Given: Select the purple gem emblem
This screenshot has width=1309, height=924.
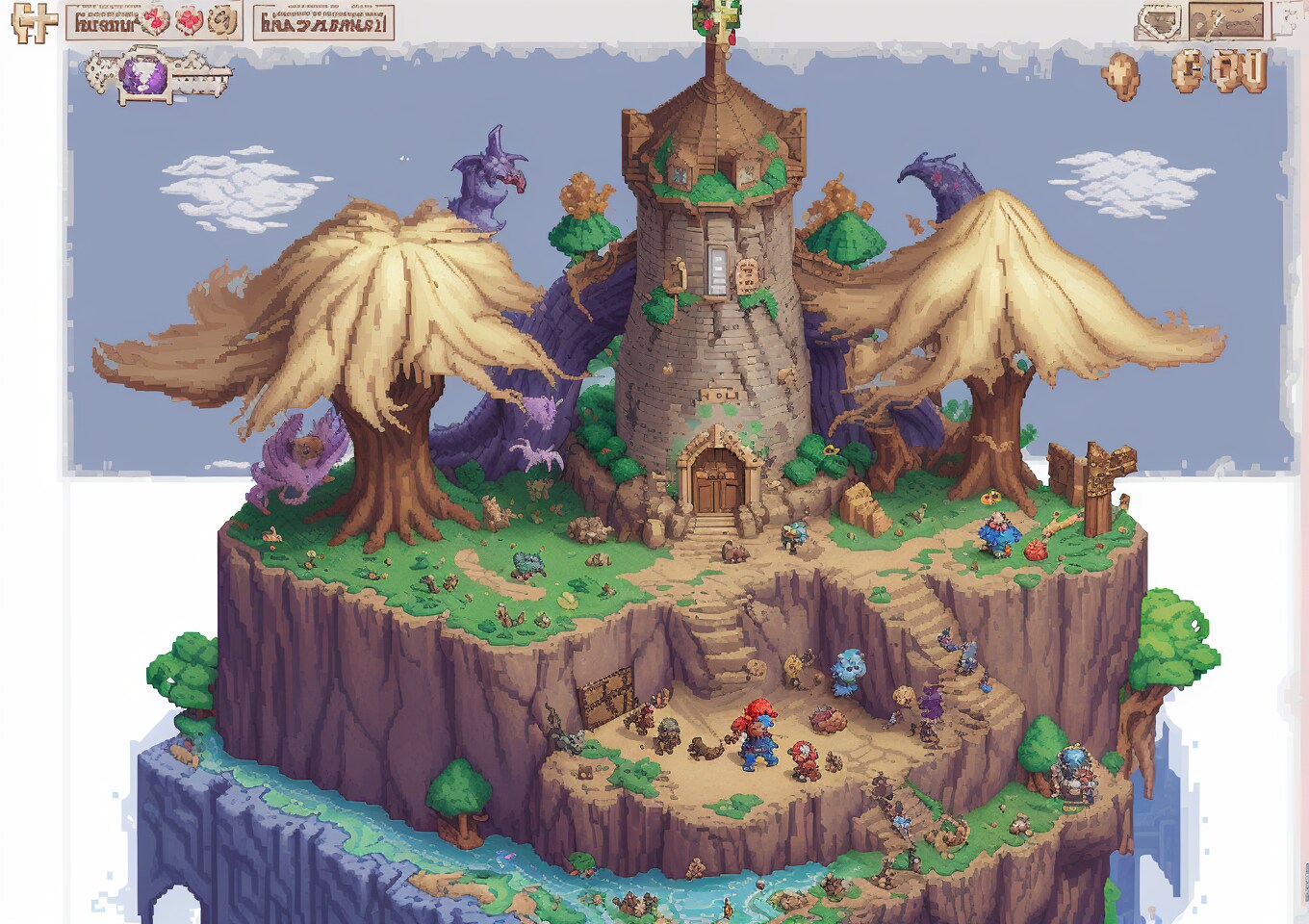Looking at the screenshot, I should coord(142,75).
